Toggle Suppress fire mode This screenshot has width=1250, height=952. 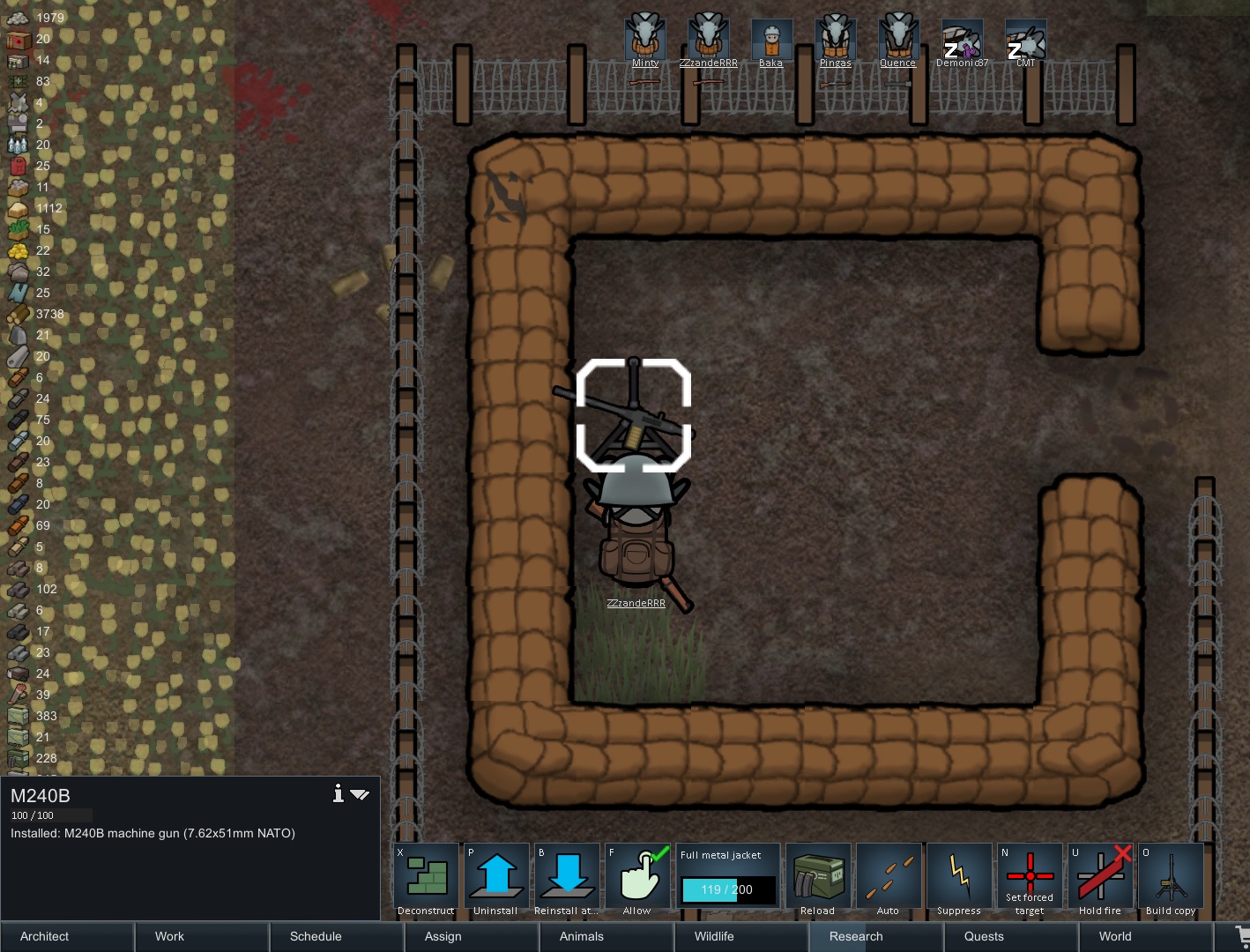pyautogui.click(x=959, y=880)
